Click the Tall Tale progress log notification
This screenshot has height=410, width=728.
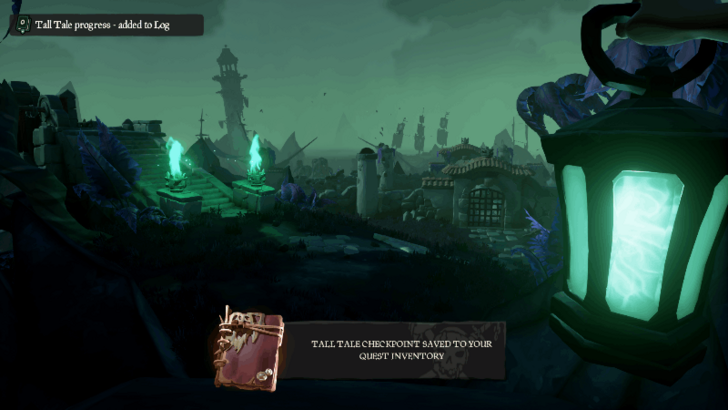pyautogui.click(x=105, y=25)
